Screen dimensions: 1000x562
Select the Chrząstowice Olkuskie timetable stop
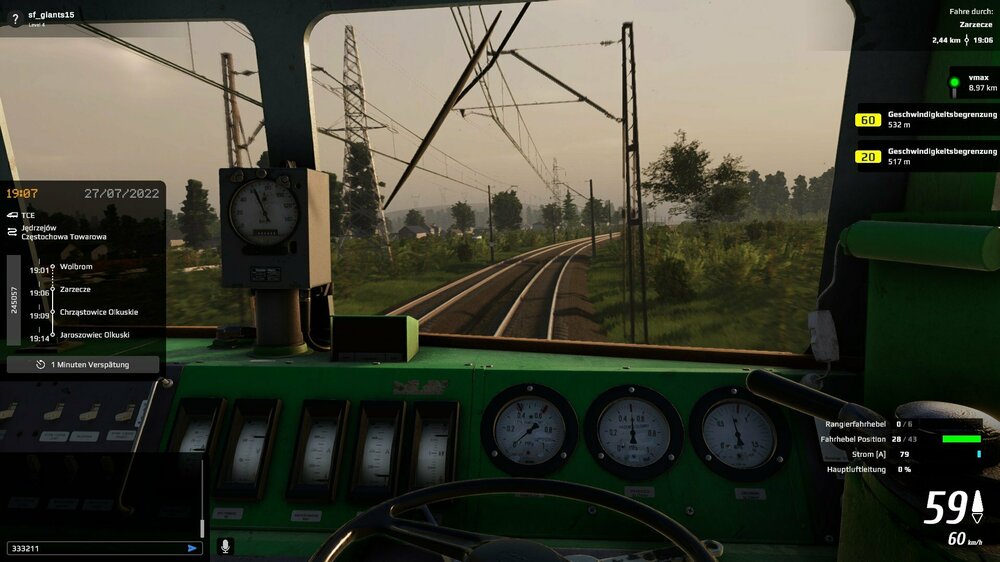pyautogui.click(x=98, y=312)
